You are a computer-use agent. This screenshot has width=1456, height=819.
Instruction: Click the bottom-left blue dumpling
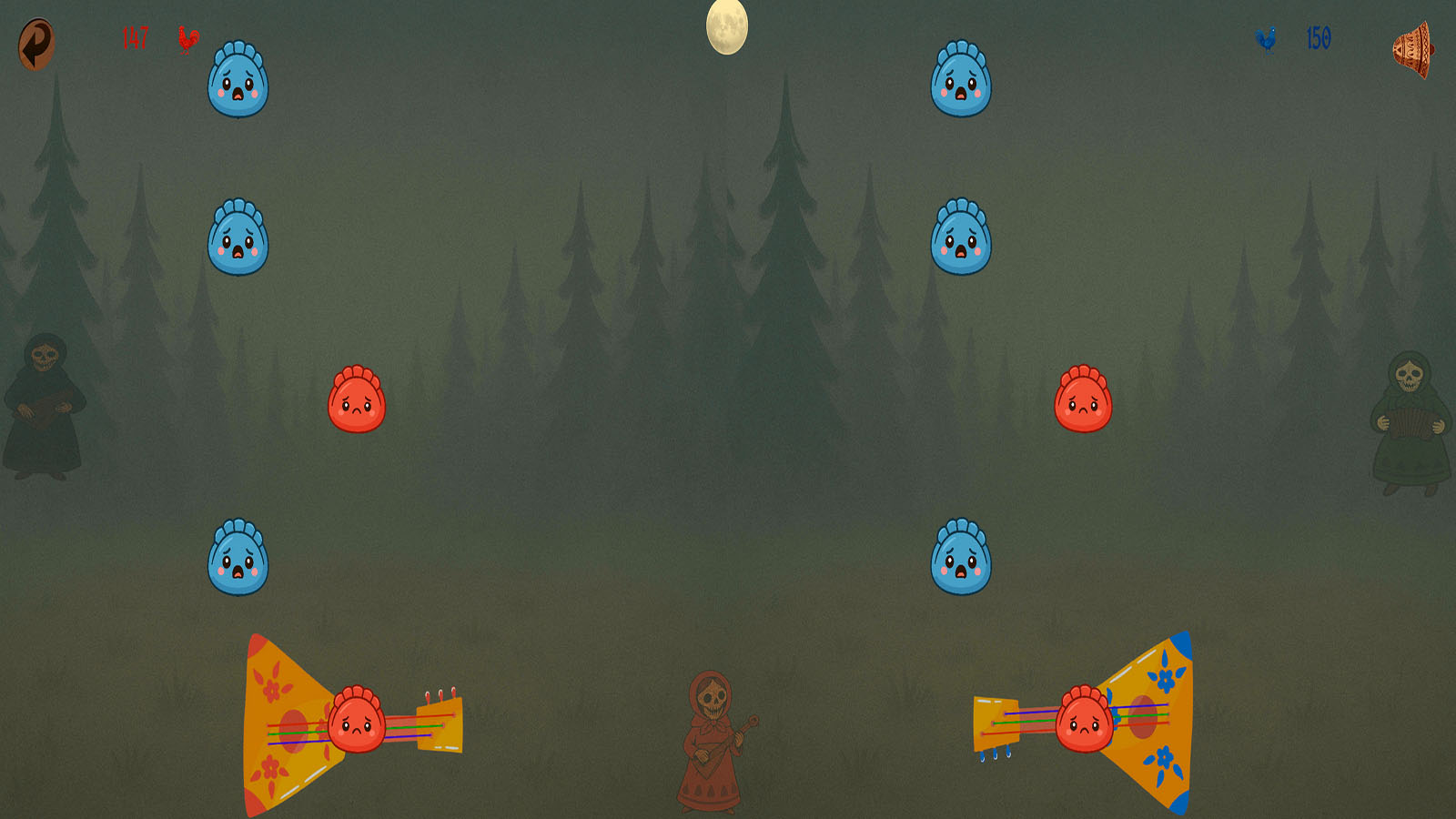pyautogui.click(x=238, y=558)
